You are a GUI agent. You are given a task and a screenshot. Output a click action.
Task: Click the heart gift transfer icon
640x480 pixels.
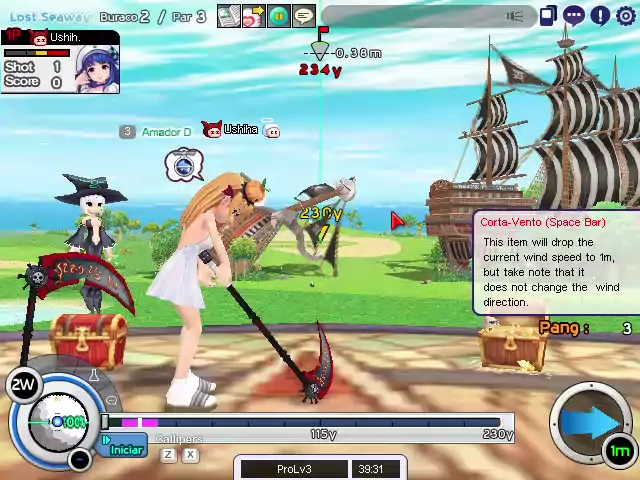[x=253, y=16]
